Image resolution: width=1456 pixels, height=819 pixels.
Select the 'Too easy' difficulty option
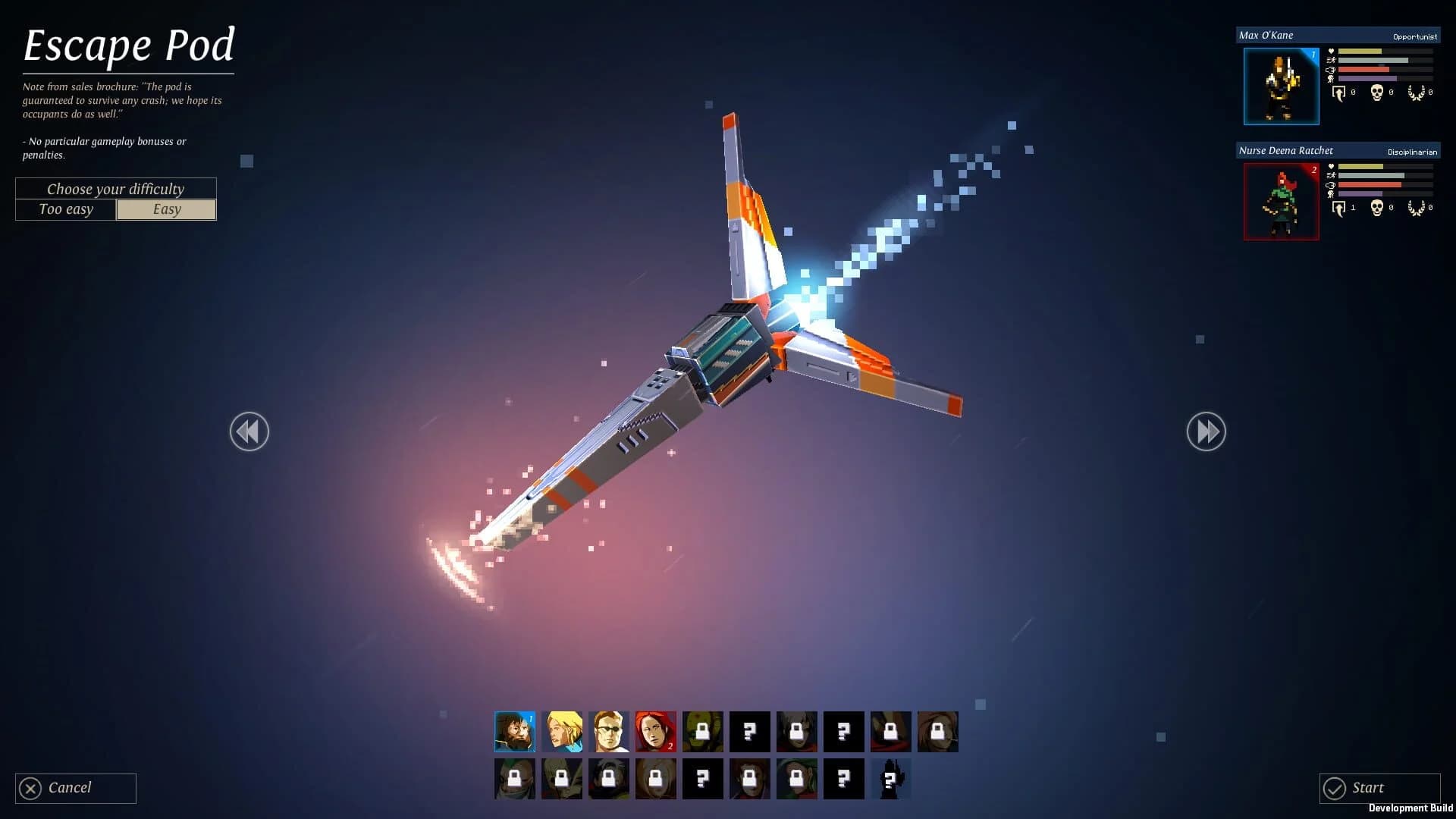[x=65, y=209]
